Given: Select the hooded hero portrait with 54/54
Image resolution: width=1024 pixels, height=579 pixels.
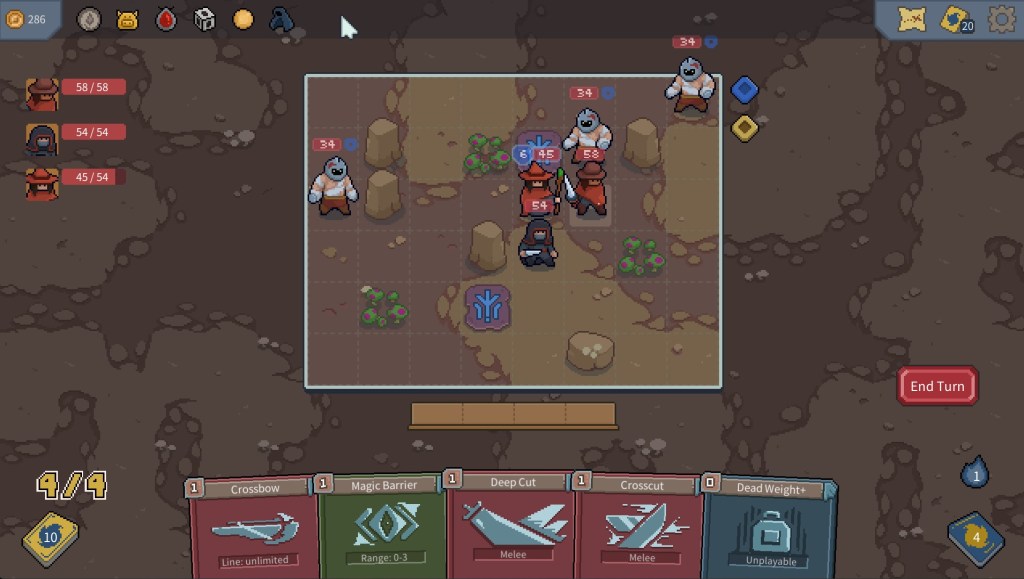Looking at the screenshot, I should [42, 139].
